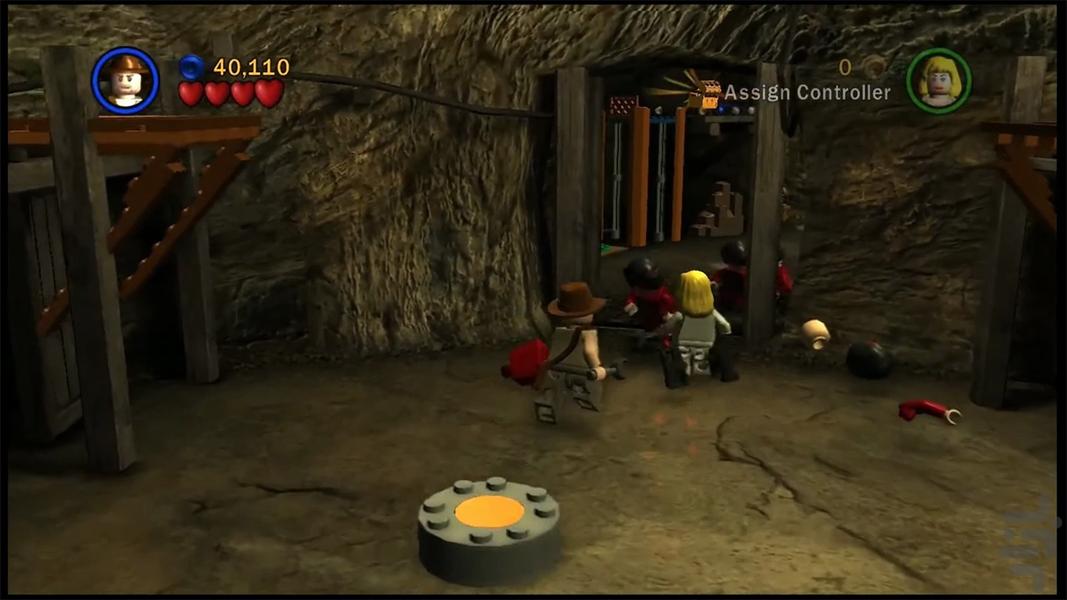Viewport: 1067px width, 600px height.
Task: Choose the Assign Controller prompt
Action: tap(806, 93)
